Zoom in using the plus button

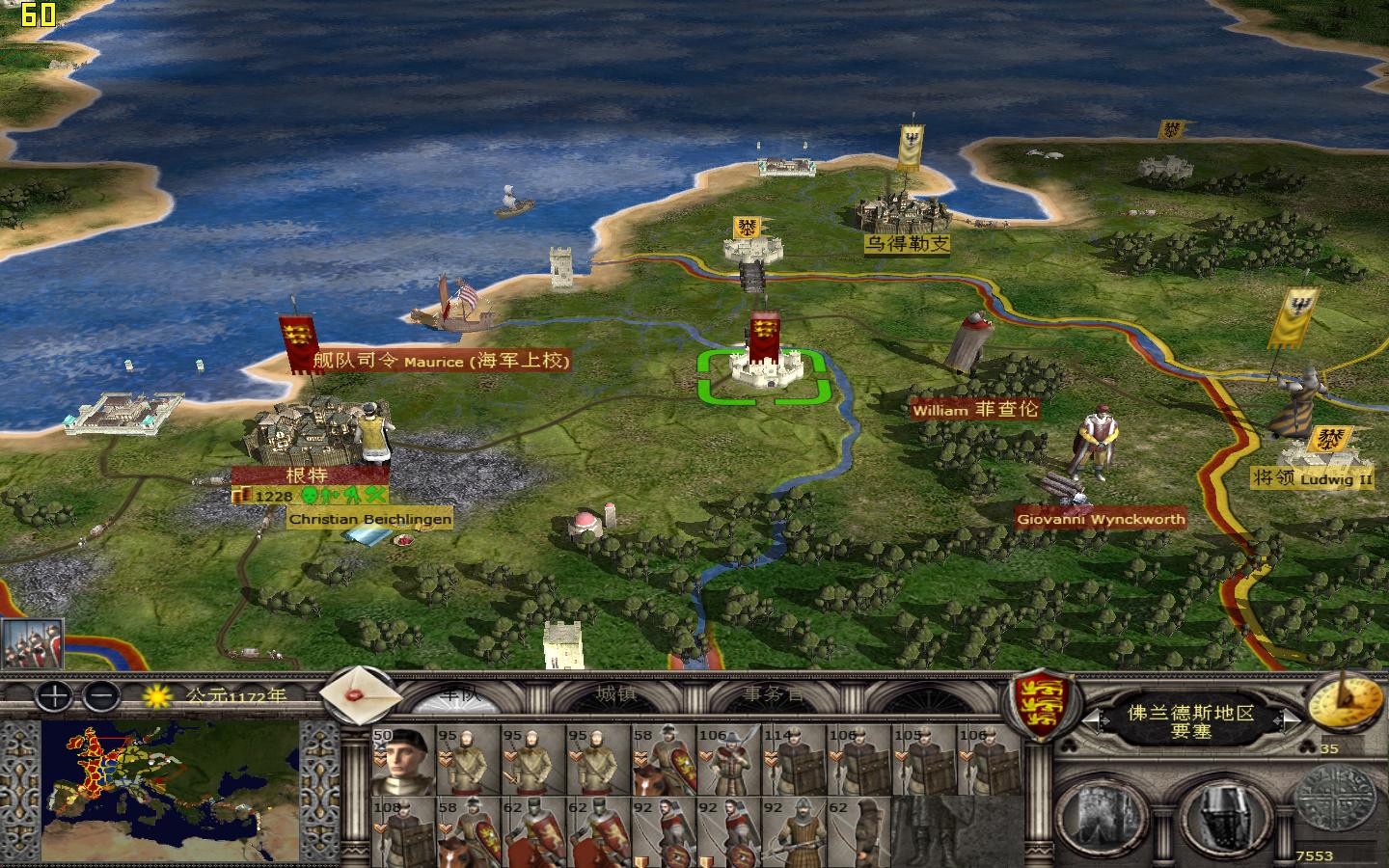[52, 697]
